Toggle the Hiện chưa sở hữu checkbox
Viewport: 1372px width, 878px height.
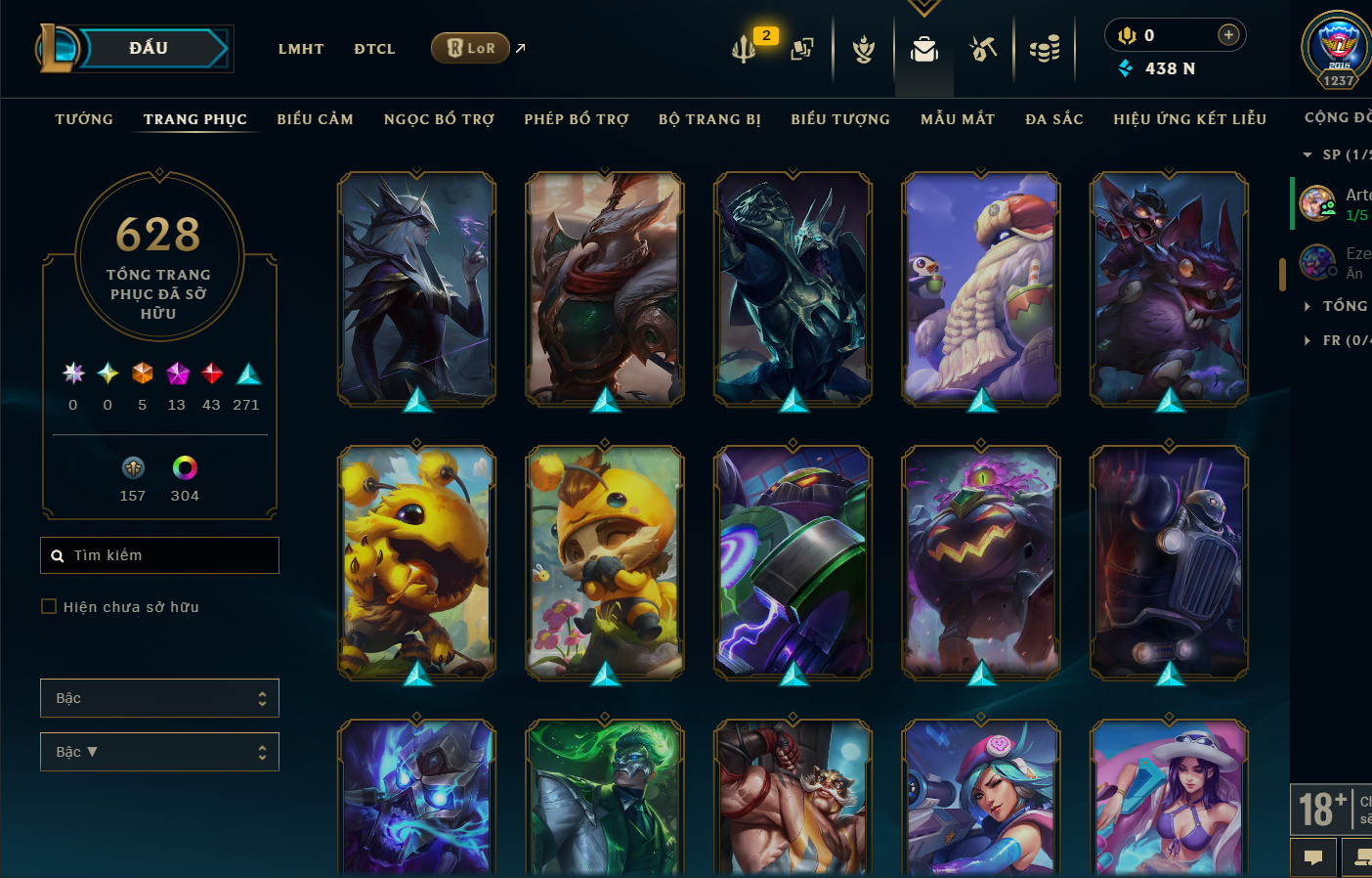(49, 607)
